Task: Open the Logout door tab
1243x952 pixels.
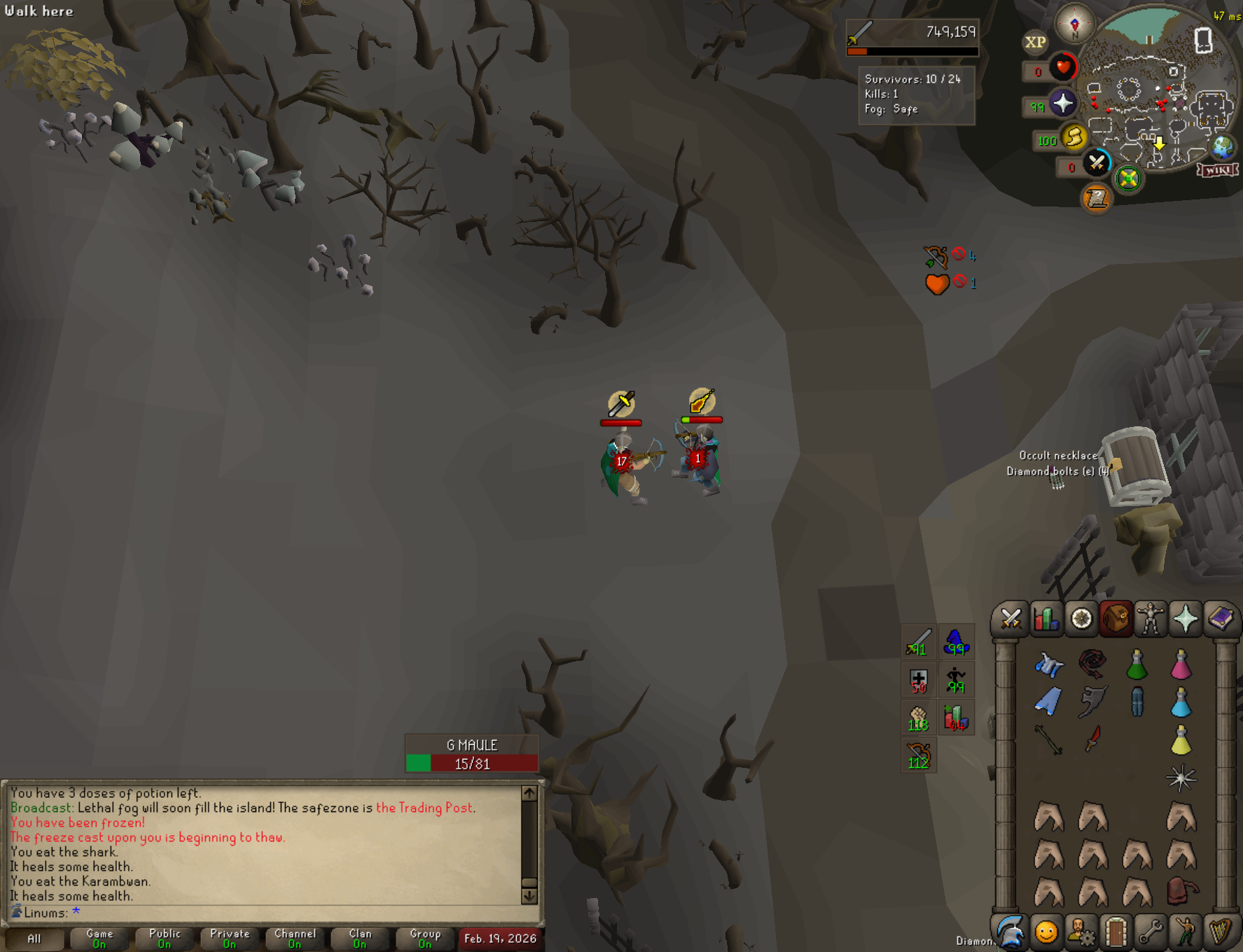Action: tap(1116, 932)
